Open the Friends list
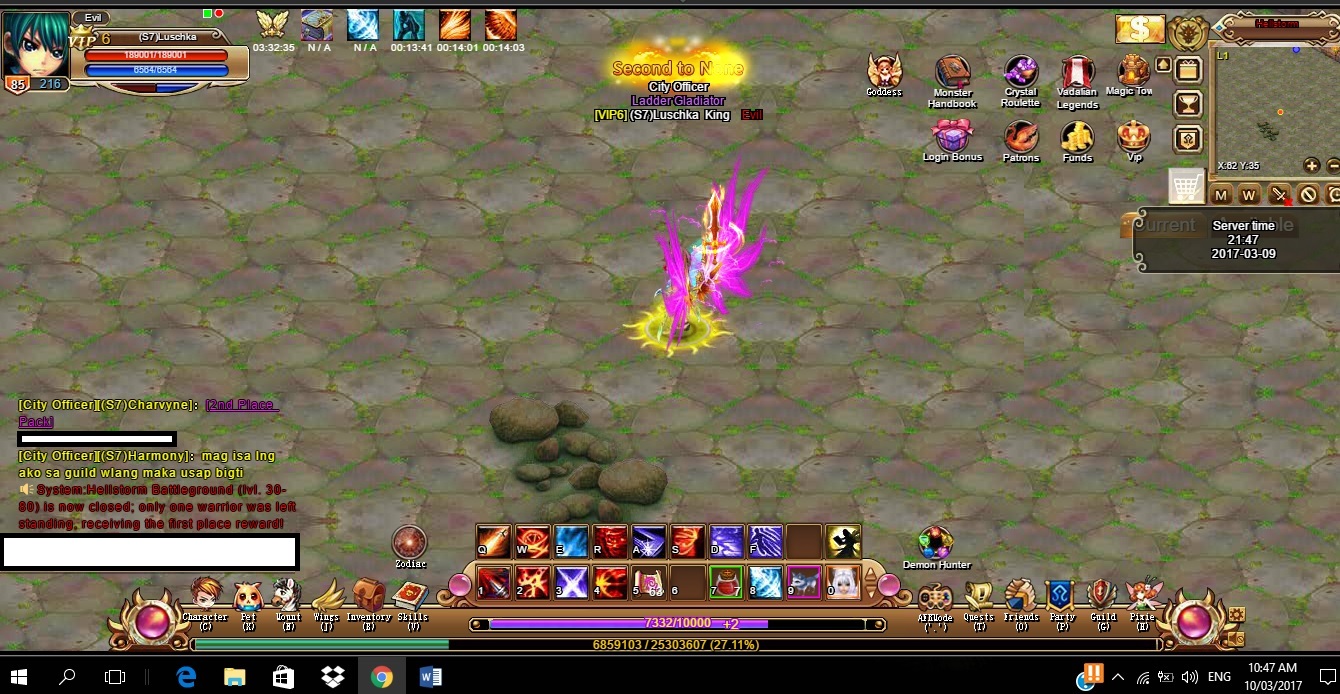Viewport: 1340px width, 694px height. tap(1021, 596)
